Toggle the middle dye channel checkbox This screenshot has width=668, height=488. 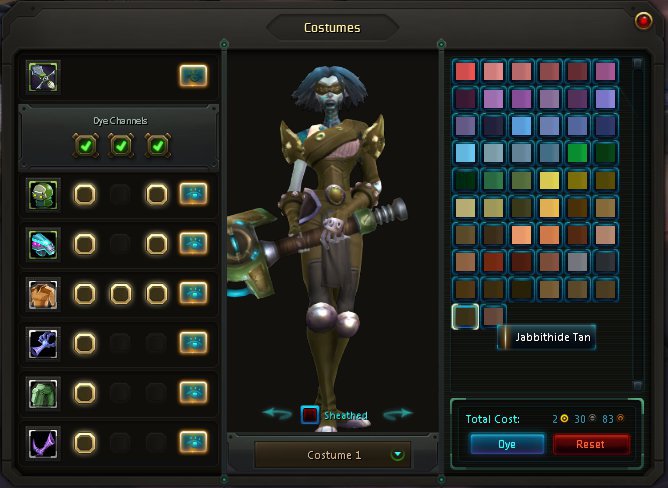pos(120,146)
